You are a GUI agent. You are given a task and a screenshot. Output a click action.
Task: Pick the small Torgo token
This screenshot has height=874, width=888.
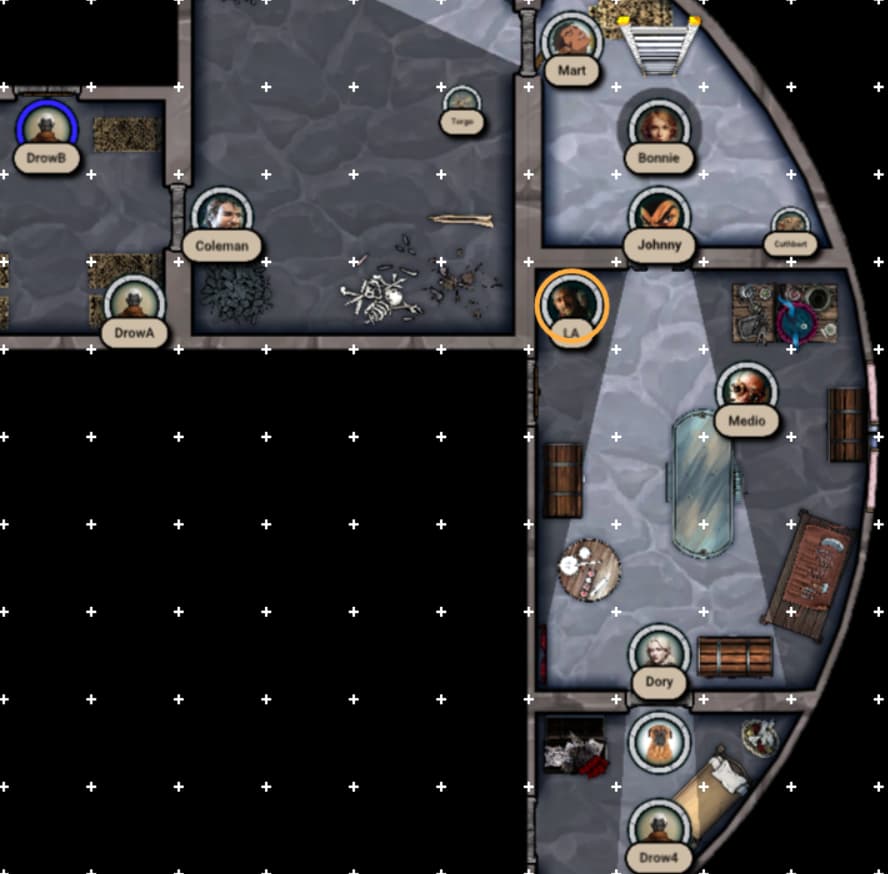coord(461,103)
